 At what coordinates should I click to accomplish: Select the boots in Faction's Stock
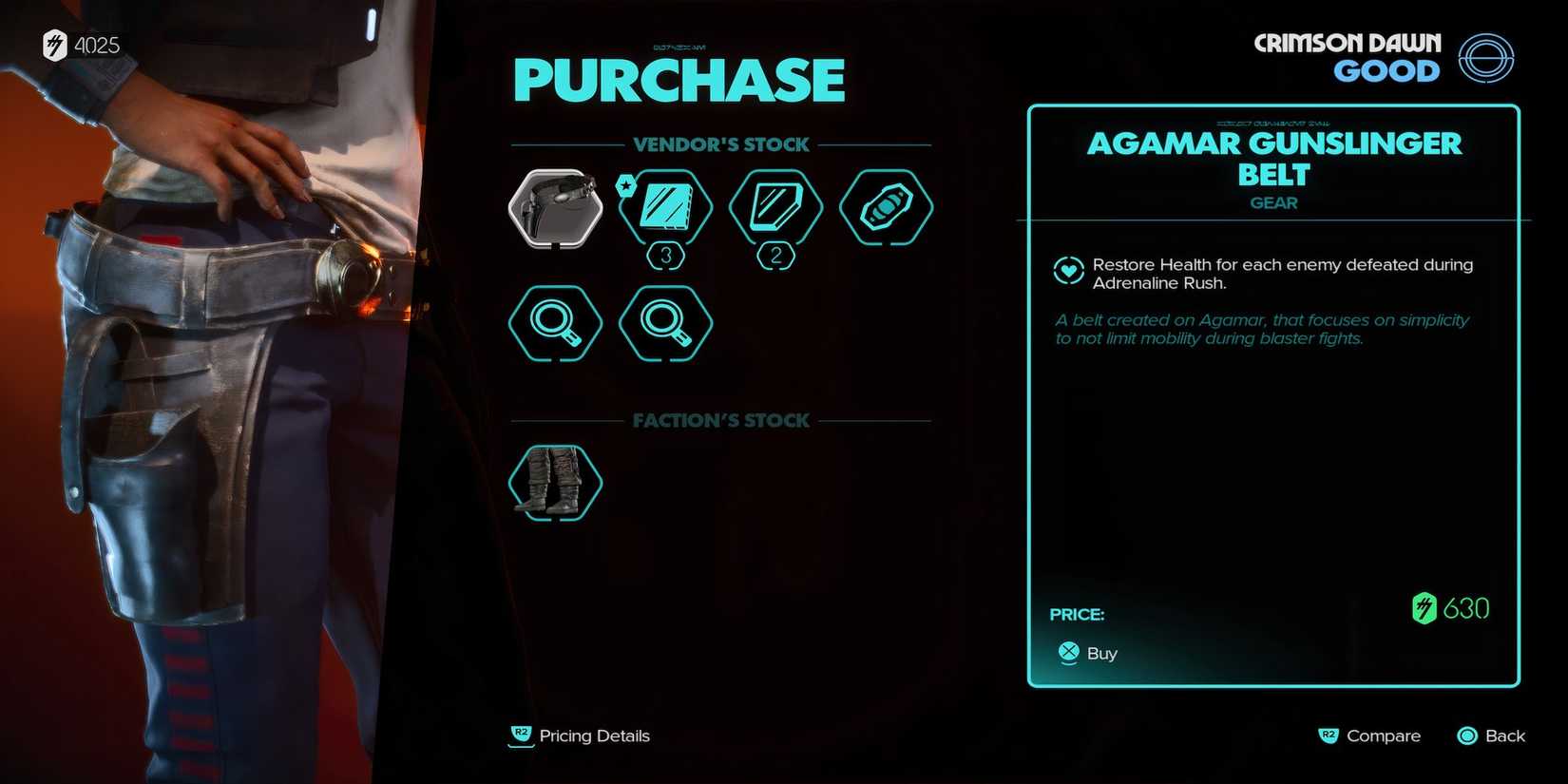[x=556, y=480]
